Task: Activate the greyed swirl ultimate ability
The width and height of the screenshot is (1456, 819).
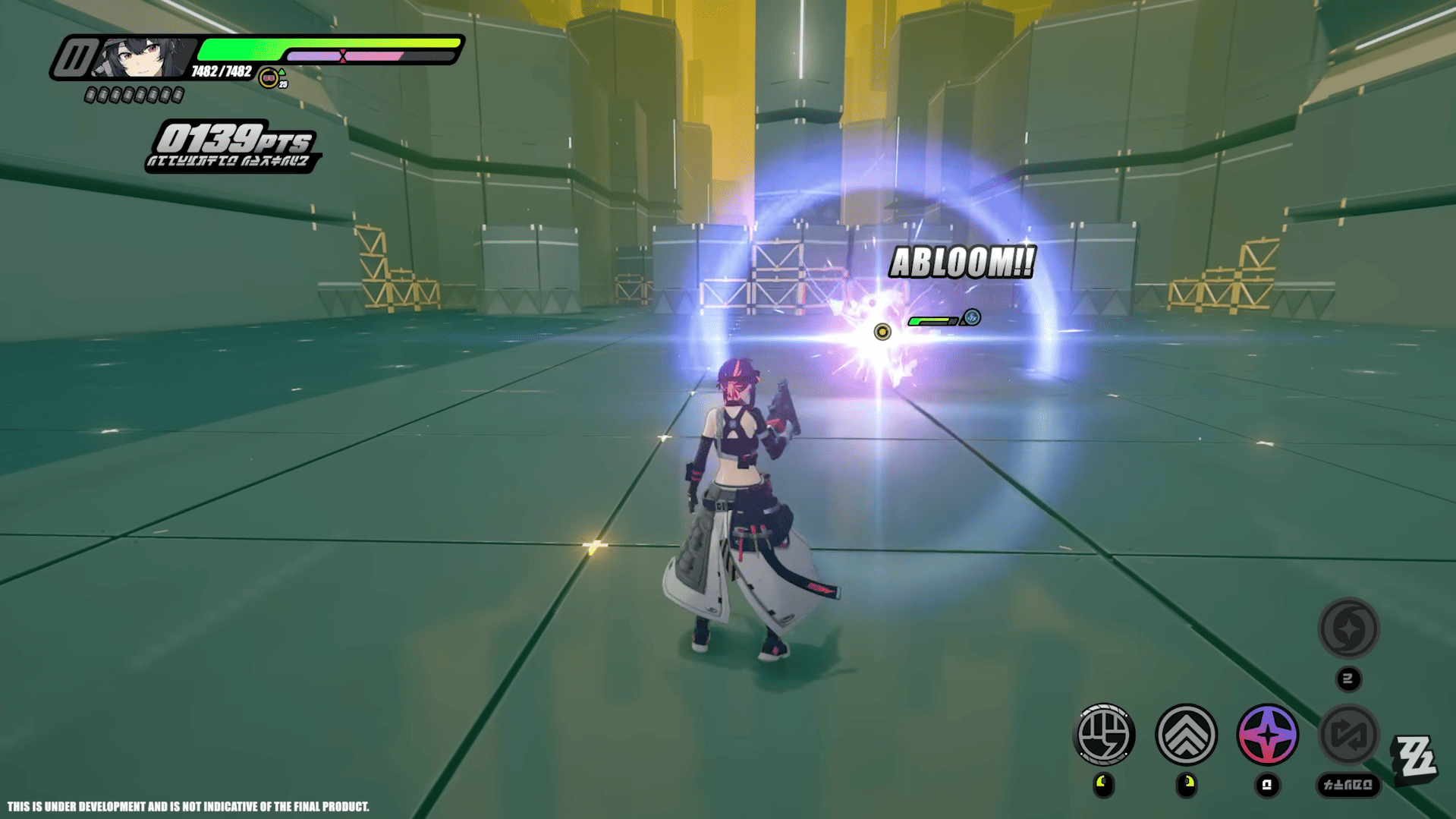Action: click(x=1348, y=628)
